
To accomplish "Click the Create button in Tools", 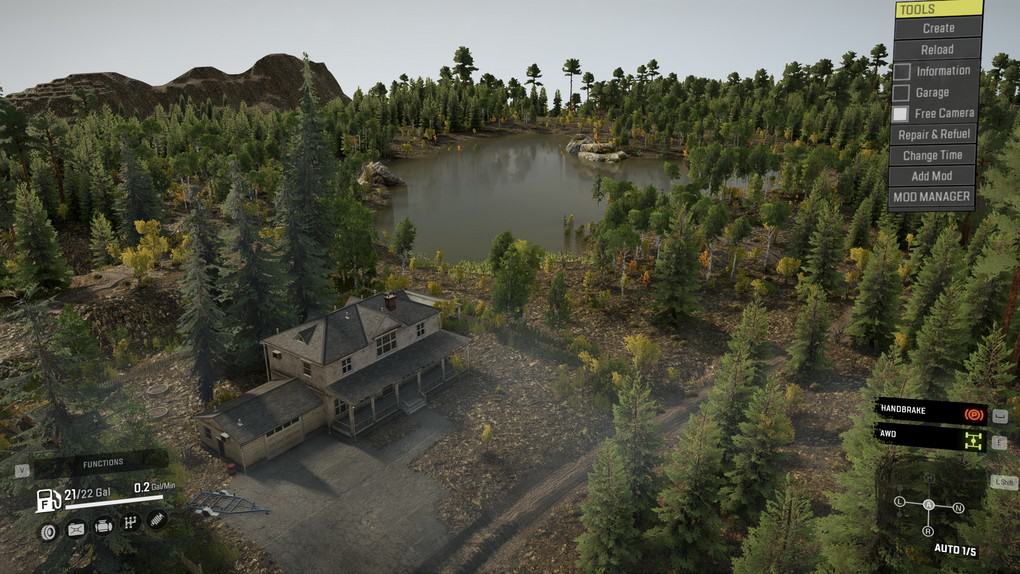I will tap(938, 28).
